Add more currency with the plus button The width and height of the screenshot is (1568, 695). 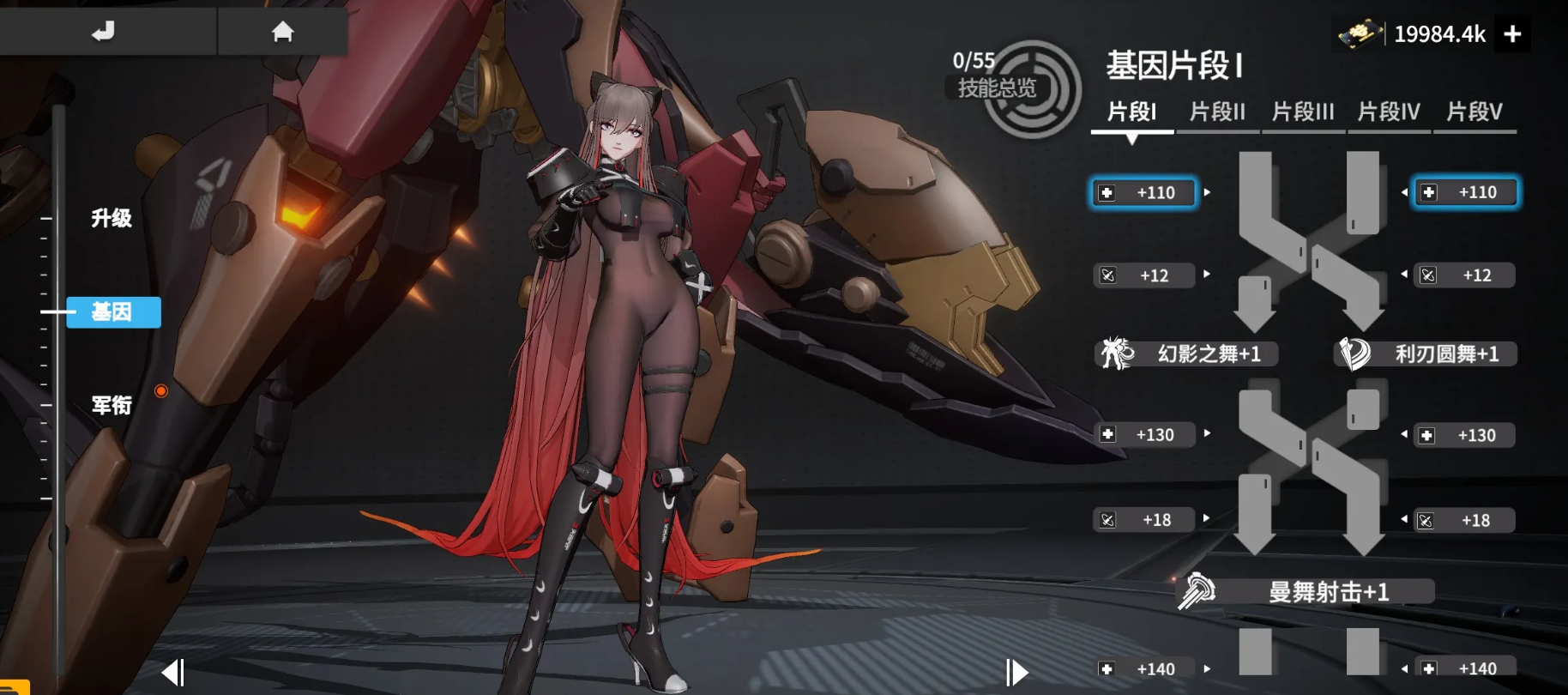1512,34
